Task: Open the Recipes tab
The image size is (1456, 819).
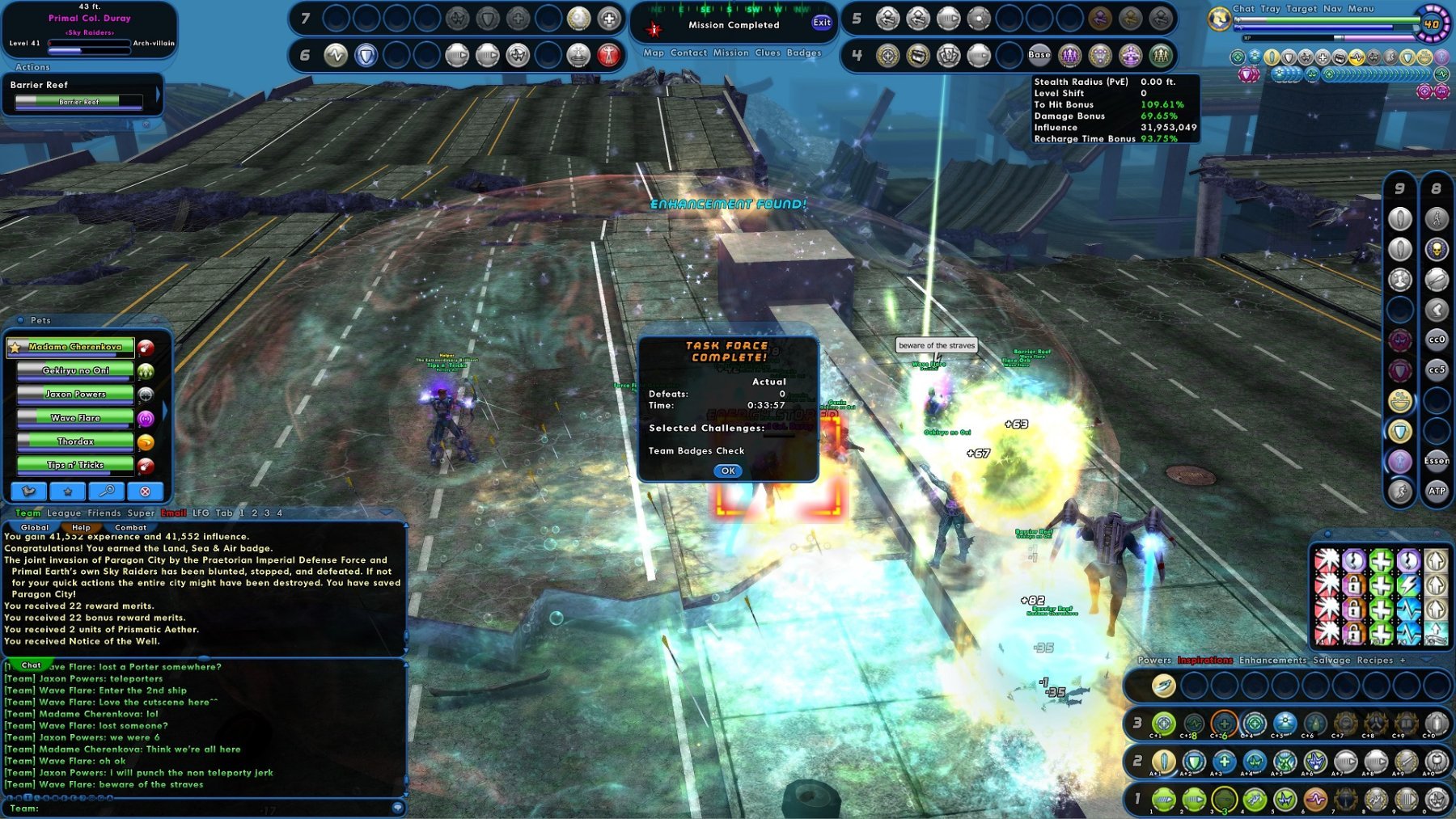Action: click(1374, 661)
